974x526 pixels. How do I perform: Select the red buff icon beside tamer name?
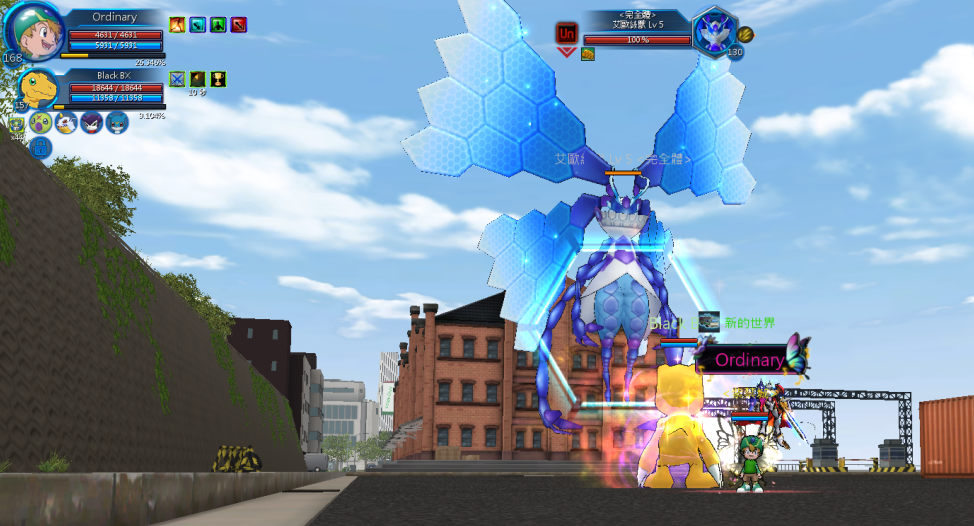238,24
